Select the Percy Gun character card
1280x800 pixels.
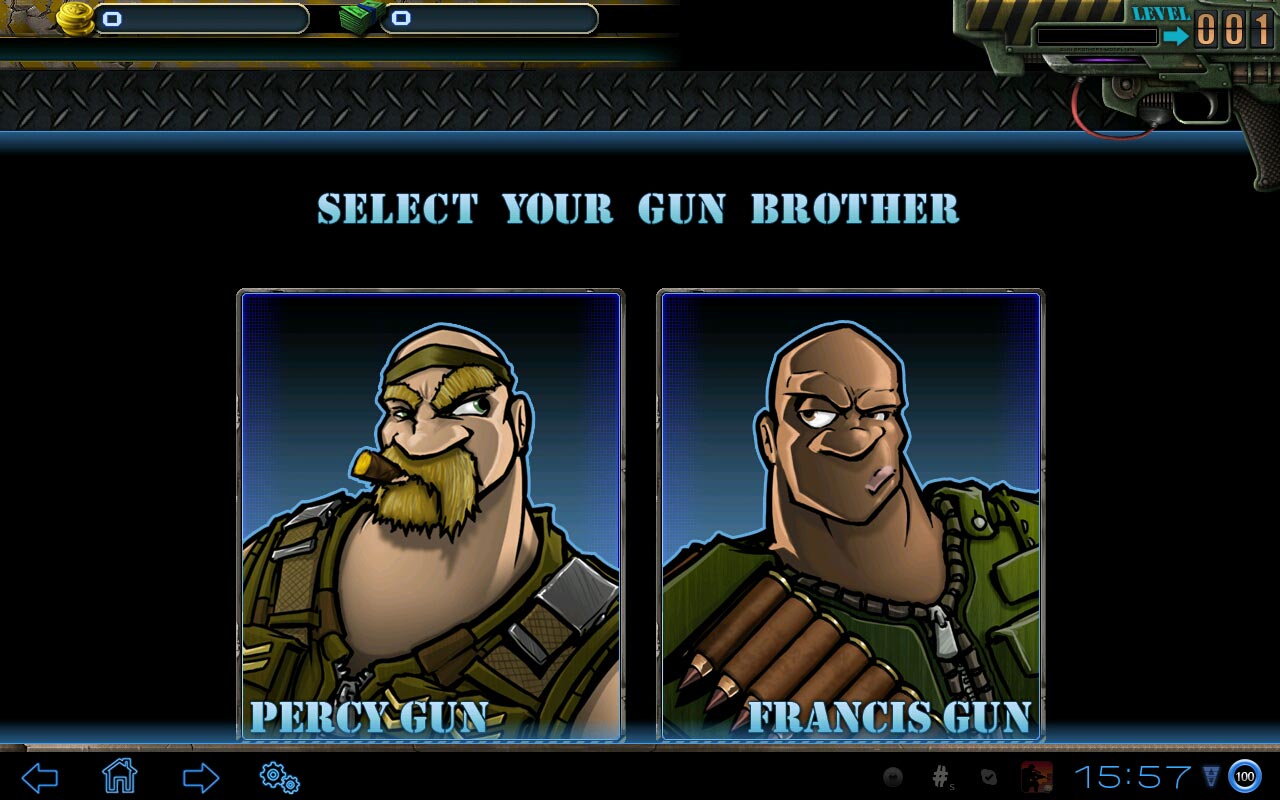[x=430, y=515]
